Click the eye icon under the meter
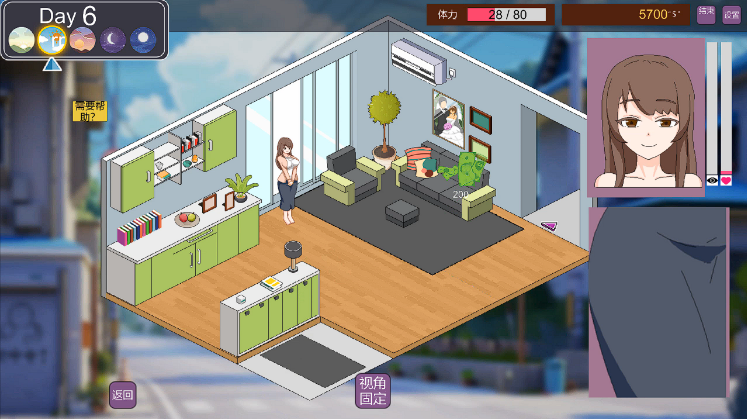The image size is (747, 419). click(x=712, y=181)
